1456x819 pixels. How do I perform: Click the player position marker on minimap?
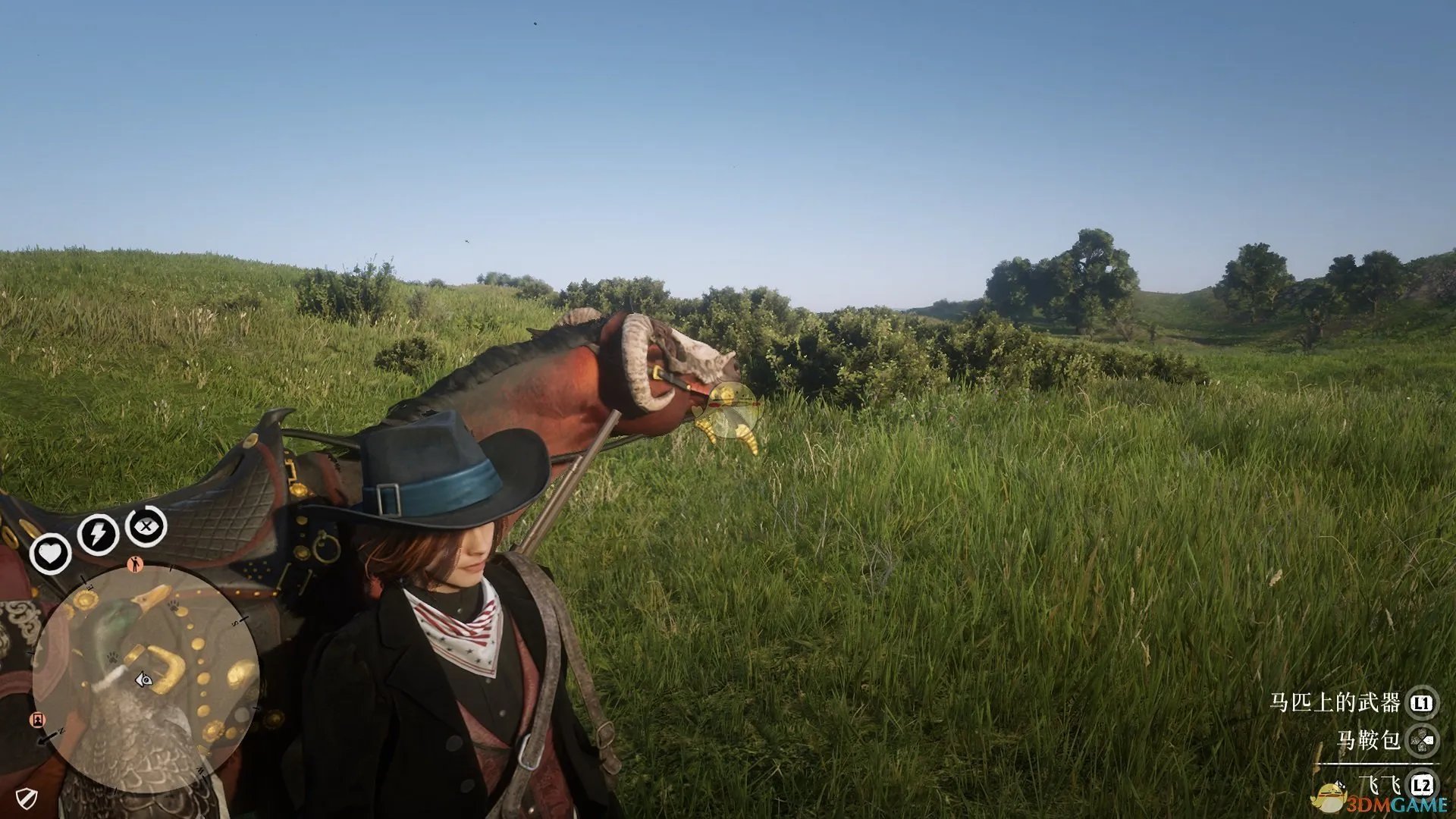(x=144, y=680)
